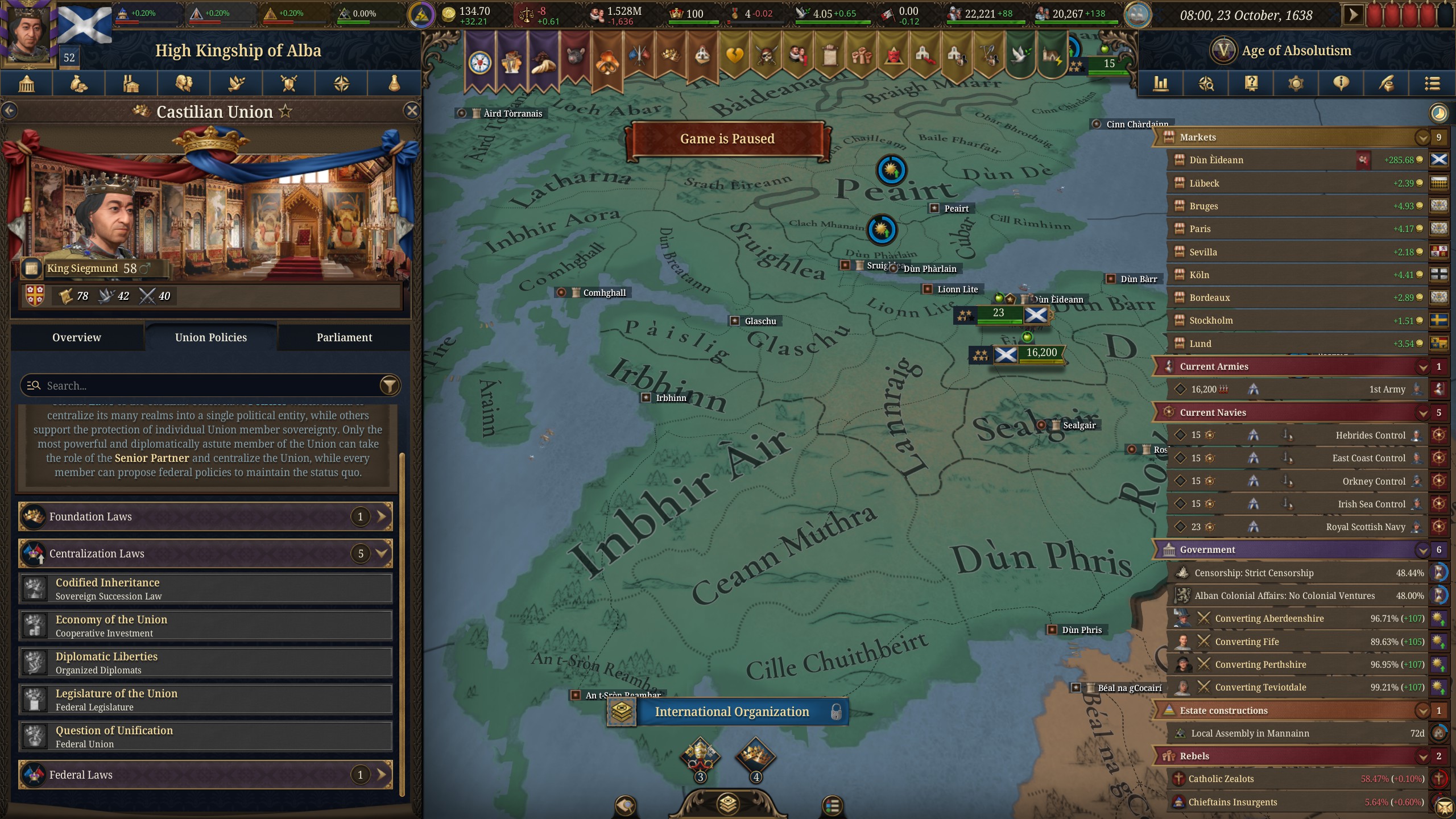
Task: Open the ledger via the bar chart icon
Action: [x=1161, y=84]
